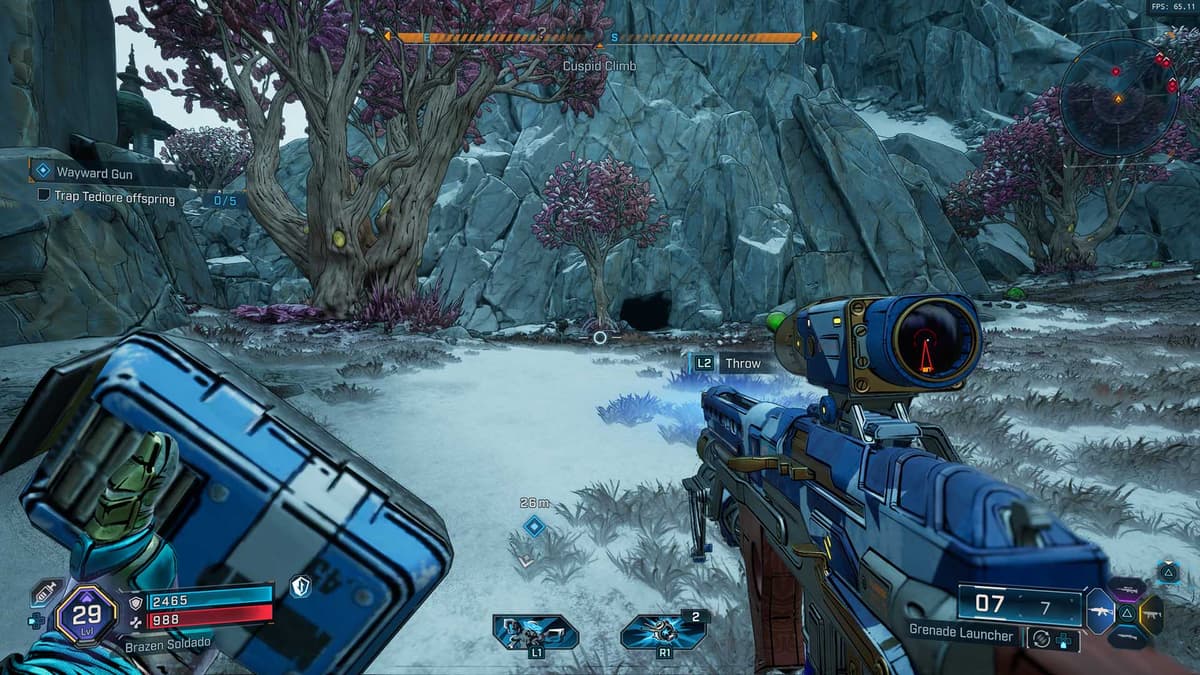Activate the L1 action skill icon
The height and width of the screenshot is (675, 1200).
point(535,632)
